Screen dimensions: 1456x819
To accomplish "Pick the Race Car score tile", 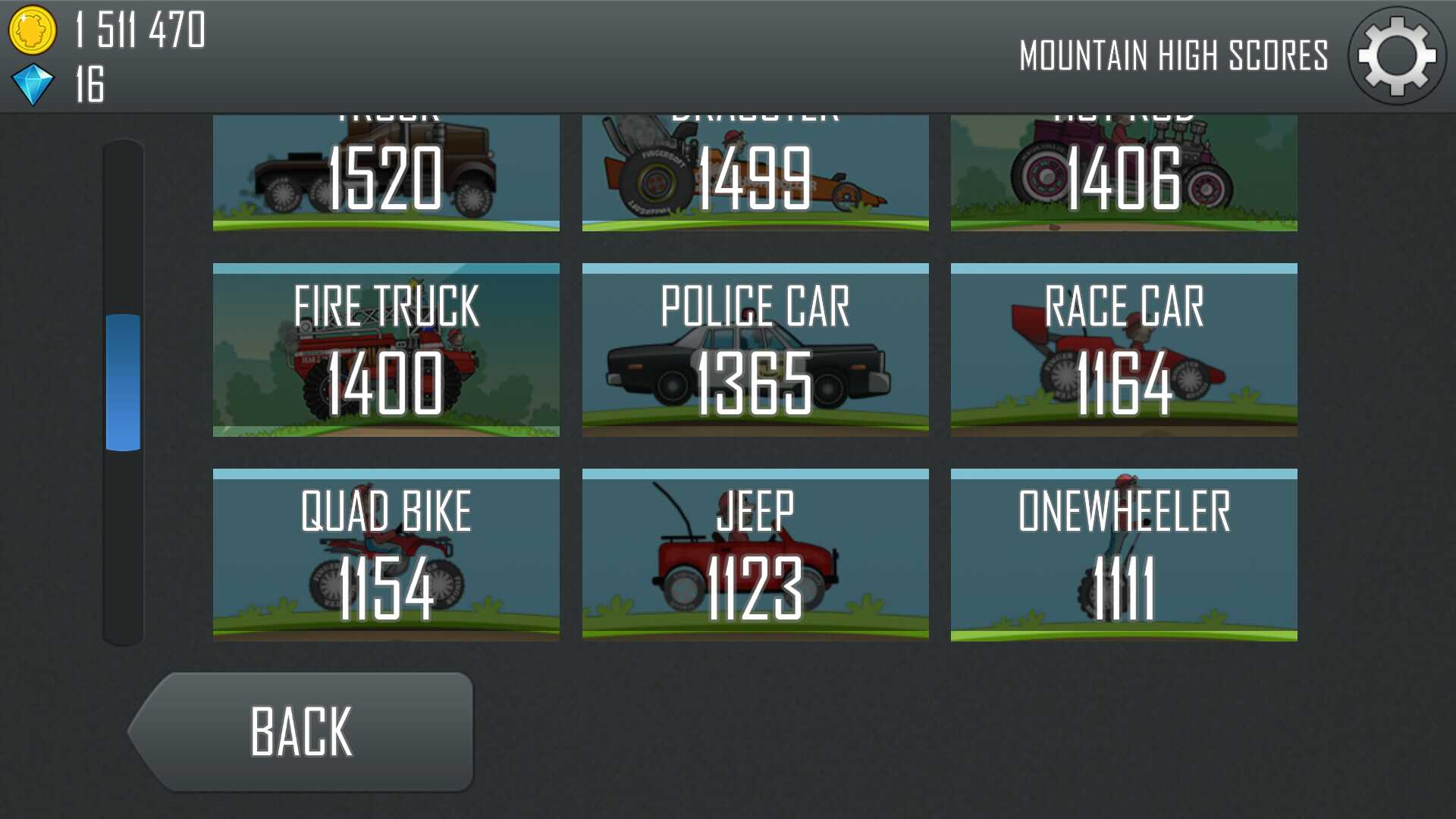I will (1124, 350).
